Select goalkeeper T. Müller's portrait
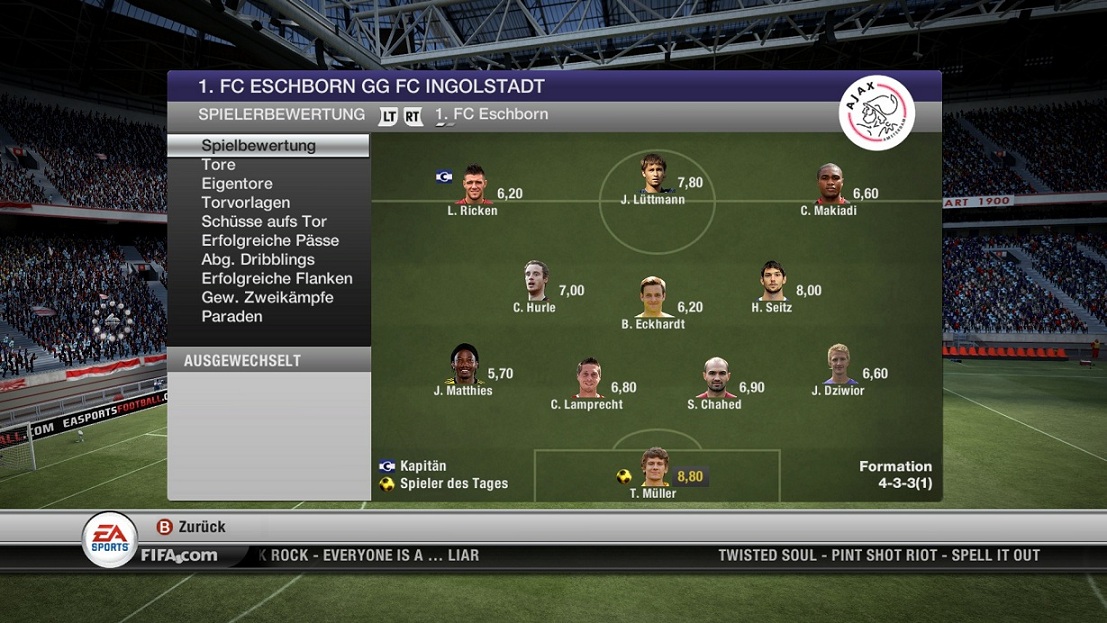 point(654,467)
